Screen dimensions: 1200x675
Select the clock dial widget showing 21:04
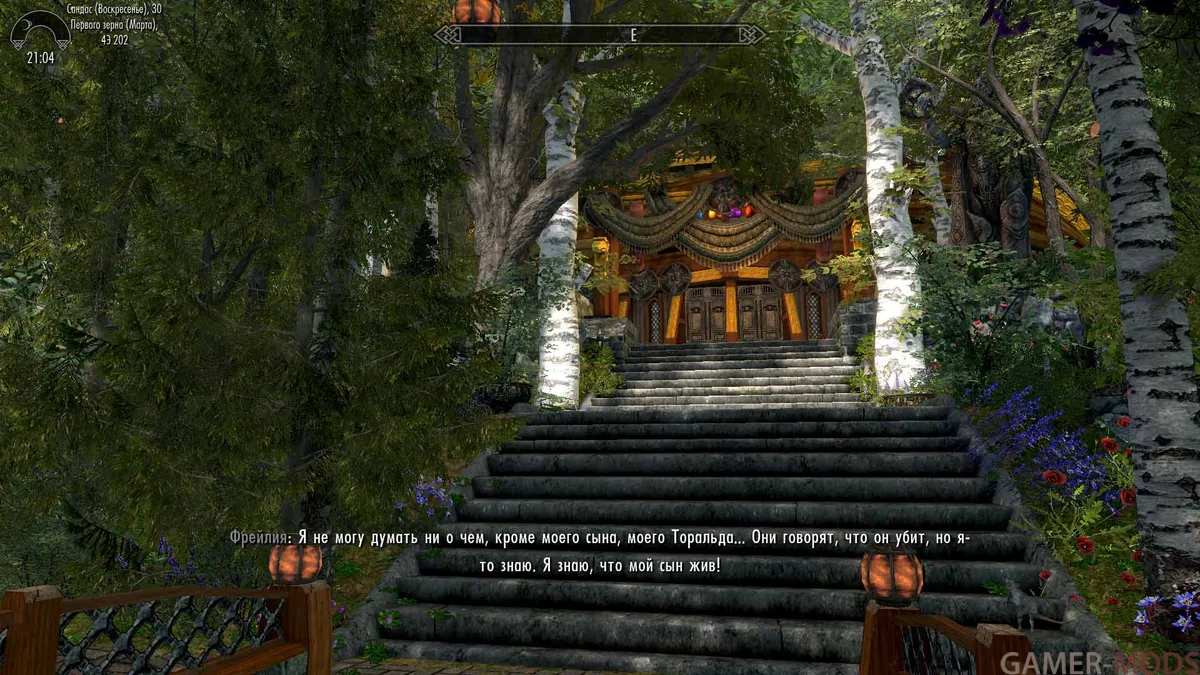(40, 33)
